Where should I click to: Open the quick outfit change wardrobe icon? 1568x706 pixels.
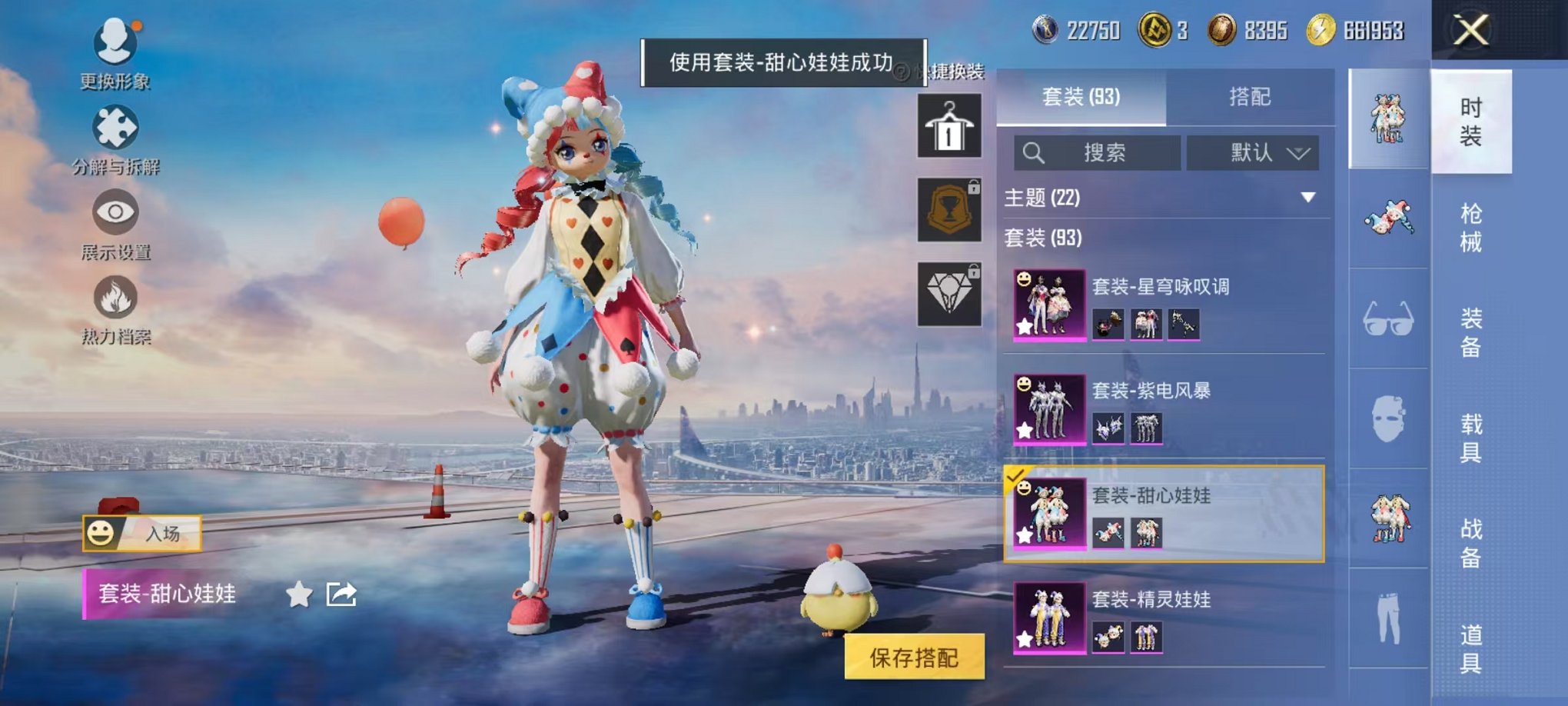click(949, 125)
